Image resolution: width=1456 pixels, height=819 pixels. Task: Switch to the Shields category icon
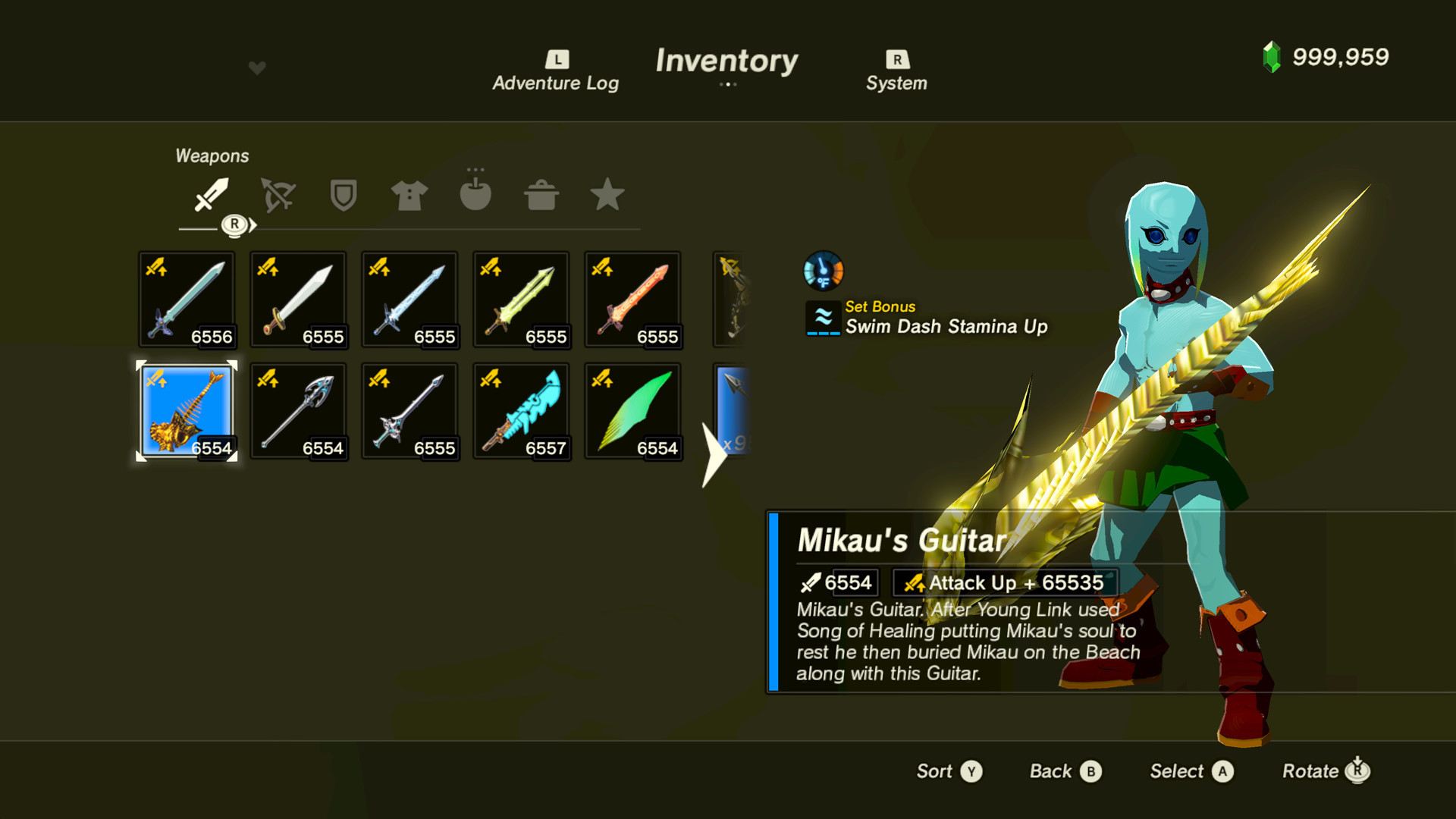(343, 196)
